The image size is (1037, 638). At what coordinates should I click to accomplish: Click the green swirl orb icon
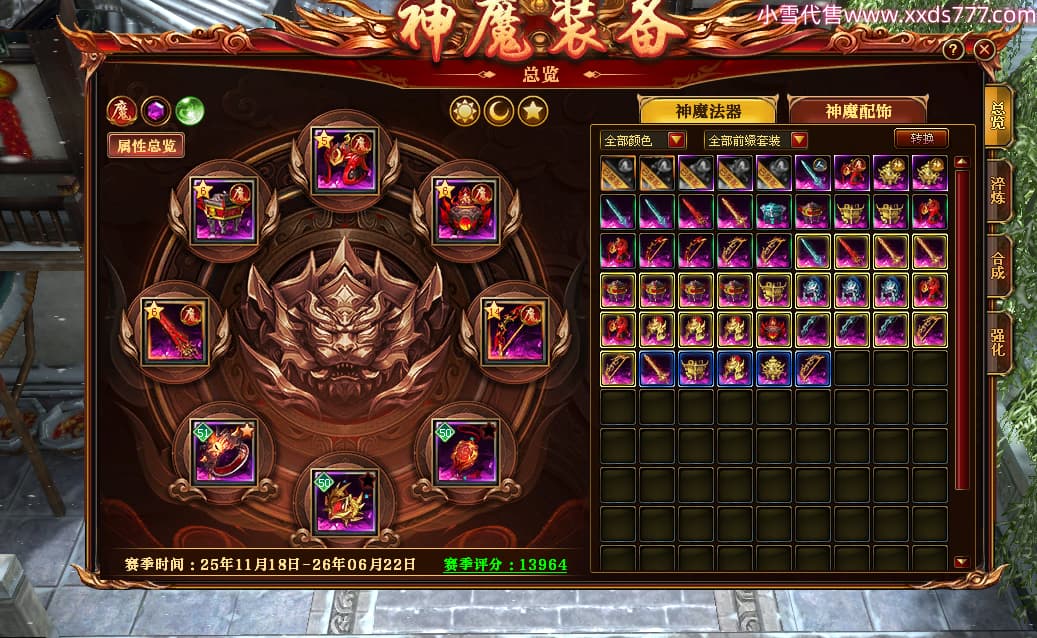(190, 110)
